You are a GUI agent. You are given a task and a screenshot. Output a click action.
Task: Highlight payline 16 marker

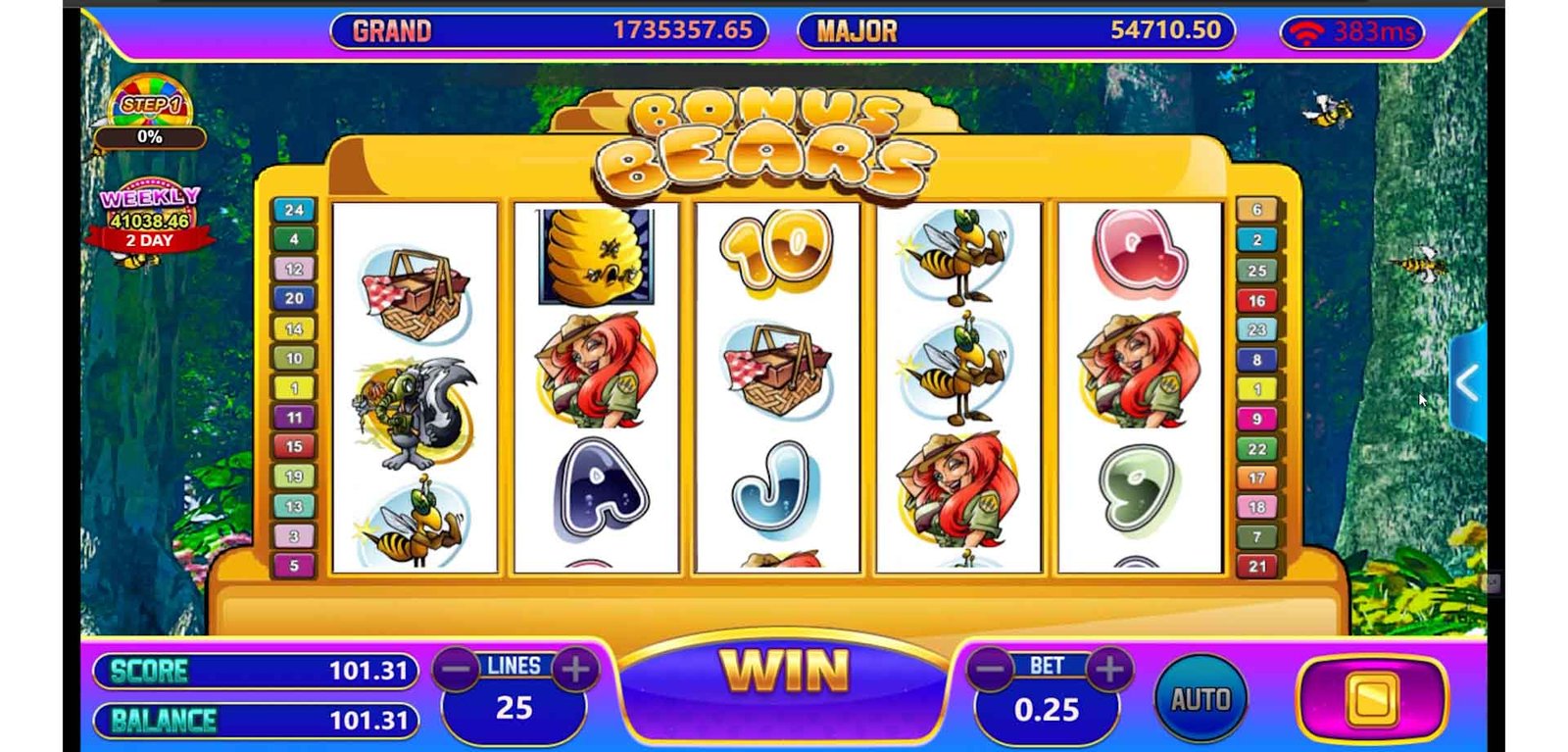(x=1257, y=300)
